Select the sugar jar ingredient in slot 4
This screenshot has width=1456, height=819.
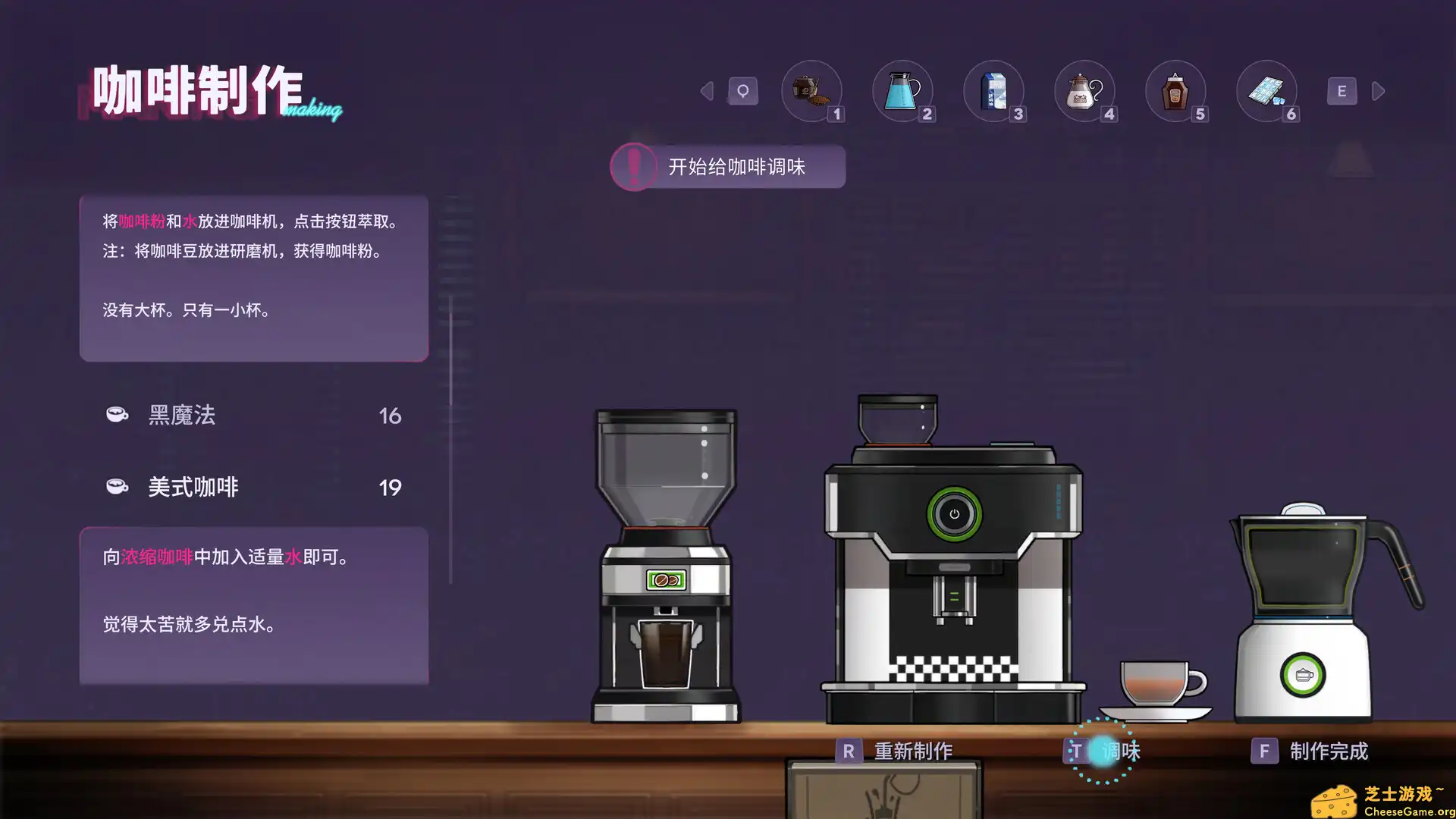pyautogui.click(x=1085, y=89)
